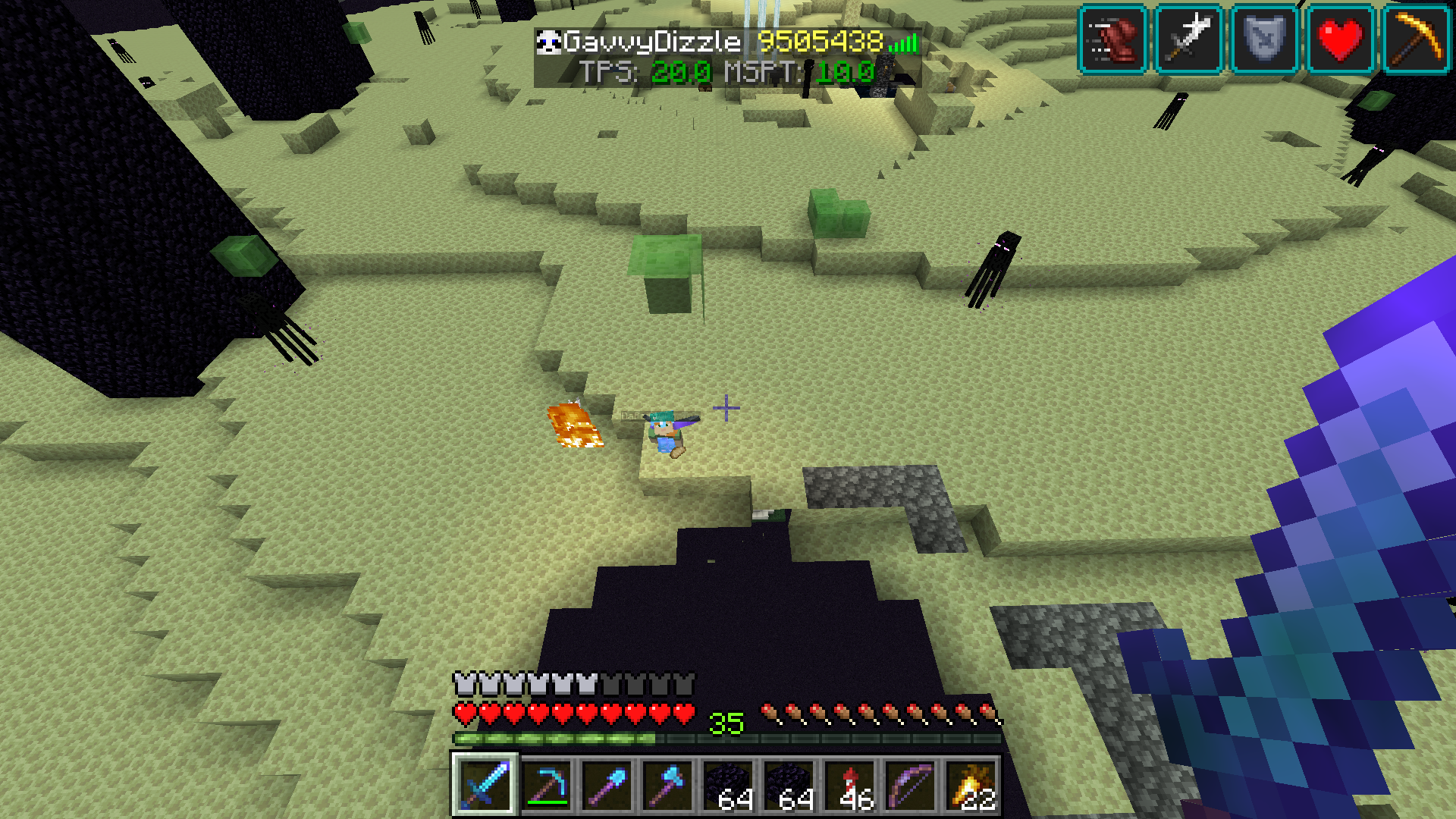The height and width of the screenshot is (819, 1456).
Task: Click the Haste golden pickaxe effect icon
Action: coord(1416,39)
